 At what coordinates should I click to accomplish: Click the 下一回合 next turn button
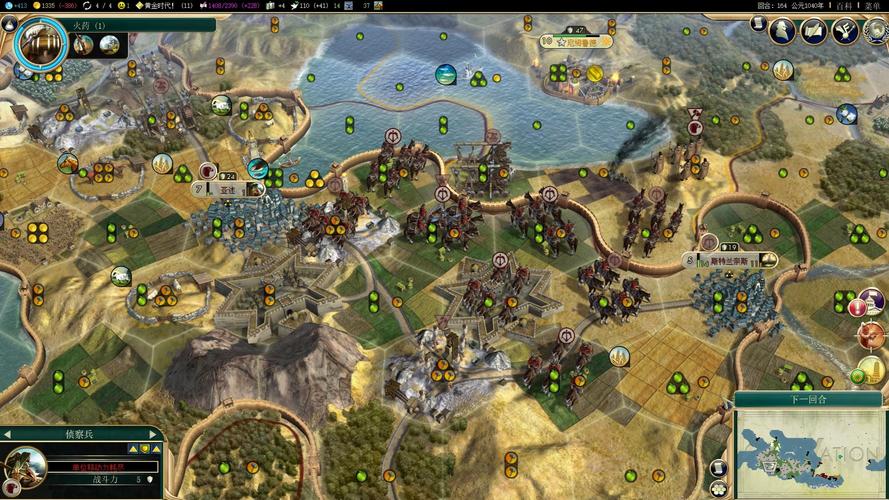[x=809, y=399]
